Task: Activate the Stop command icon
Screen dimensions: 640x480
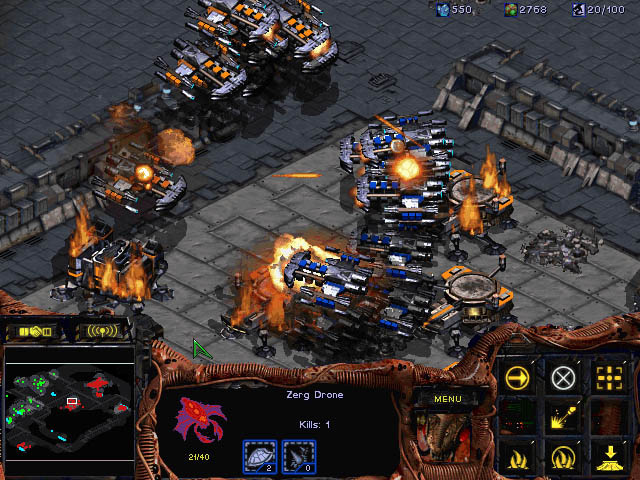Action: tap(564, 378)
